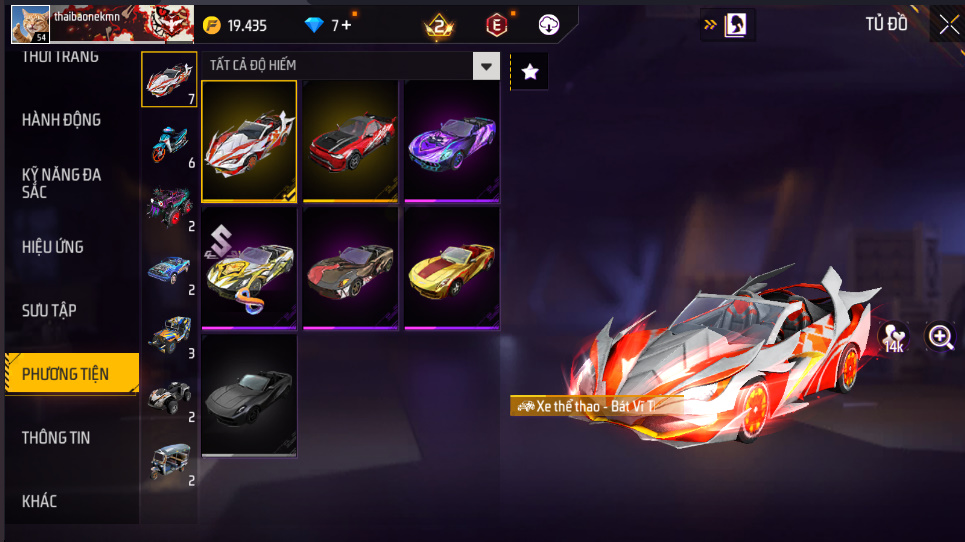Click the magnifier zoom preview button

[941, 337]
